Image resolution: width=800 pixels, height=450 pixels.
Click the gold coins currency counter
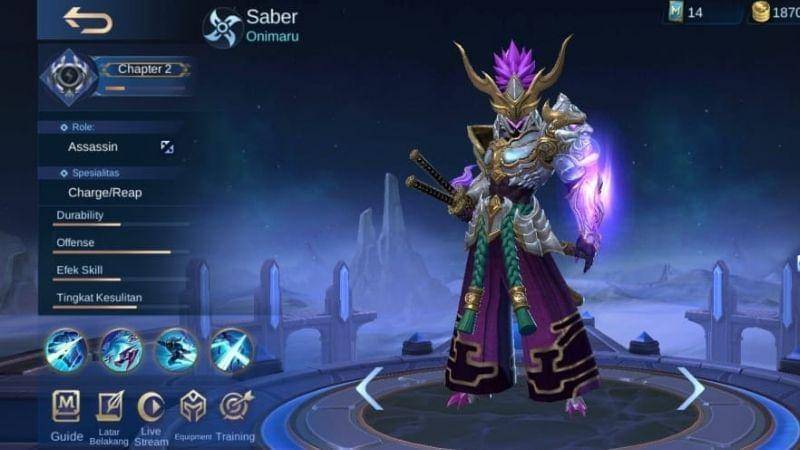click(x=774, y=13)
